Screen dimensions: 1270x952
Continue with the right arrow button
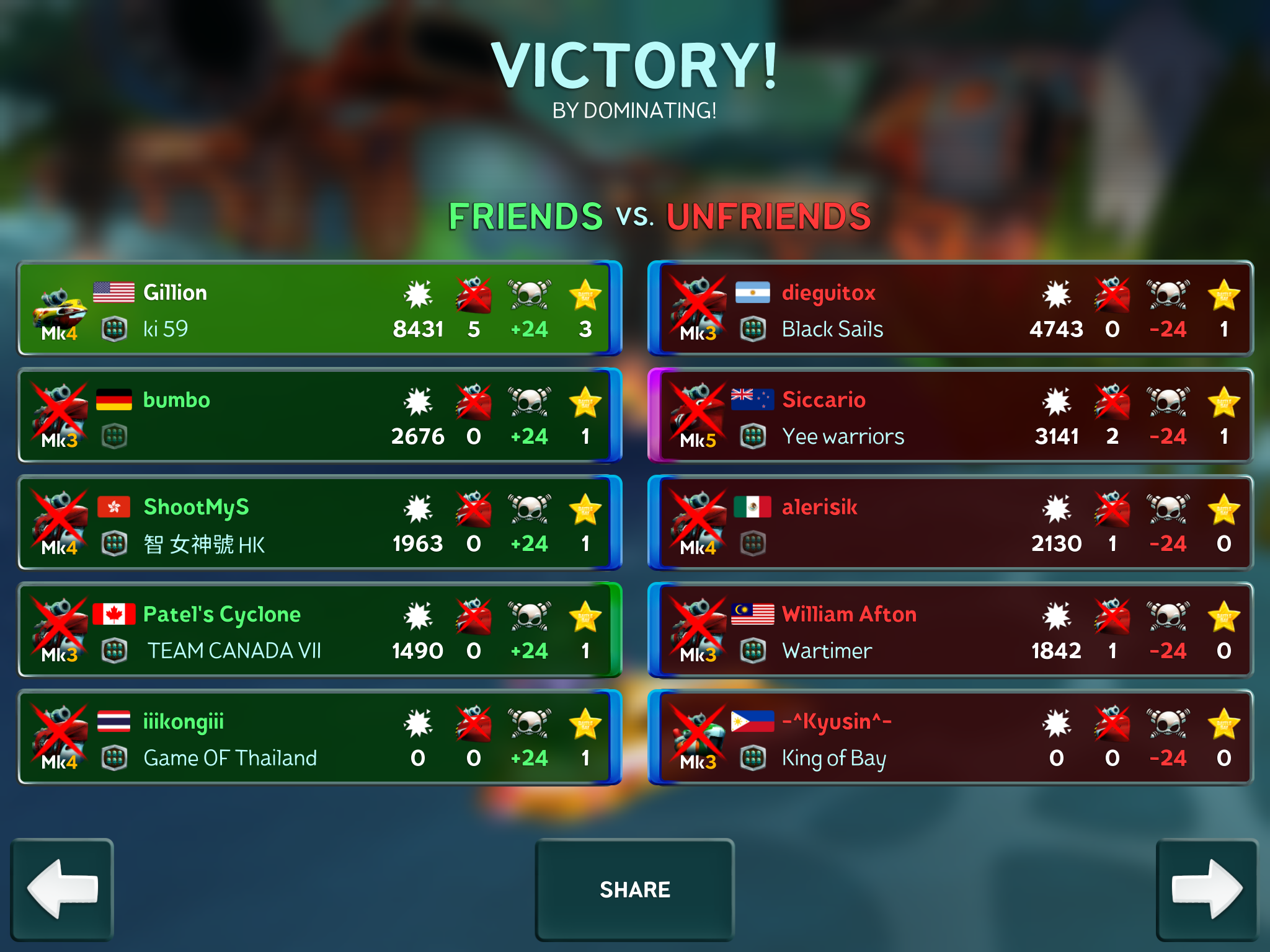(x=1207, y=889)
